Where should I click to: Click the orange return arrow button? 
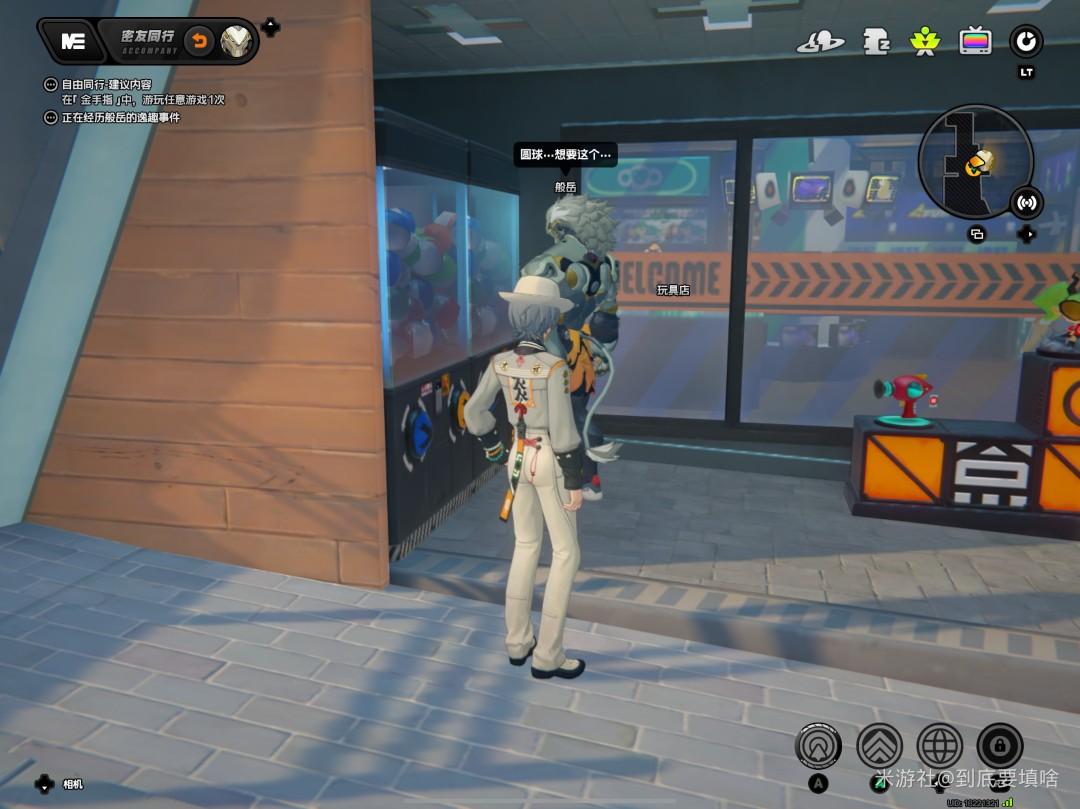tap(199, 41)
